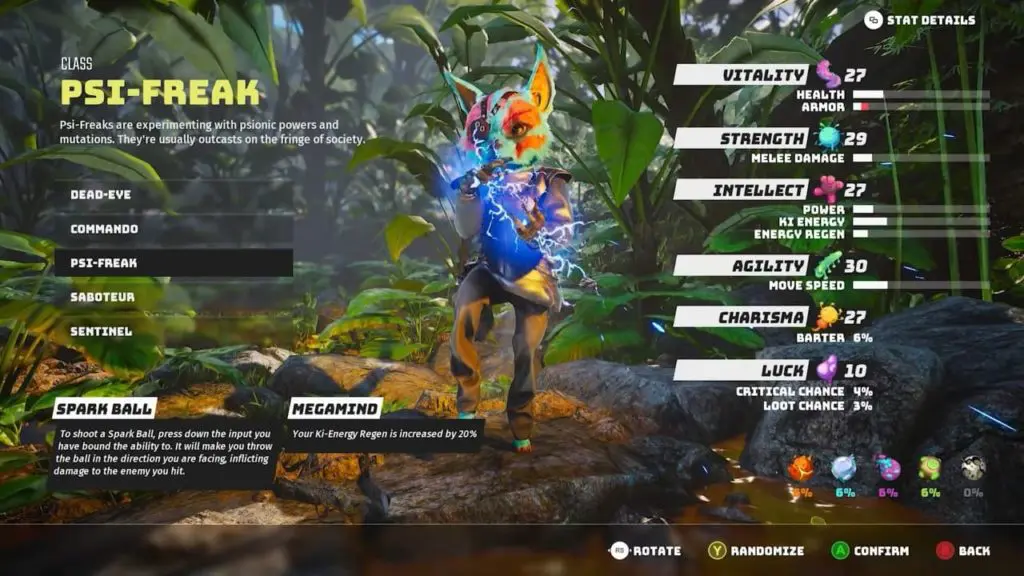Screen dimensions: 1024x576
Task: Choose the Commando class
Action: point(104,229)
